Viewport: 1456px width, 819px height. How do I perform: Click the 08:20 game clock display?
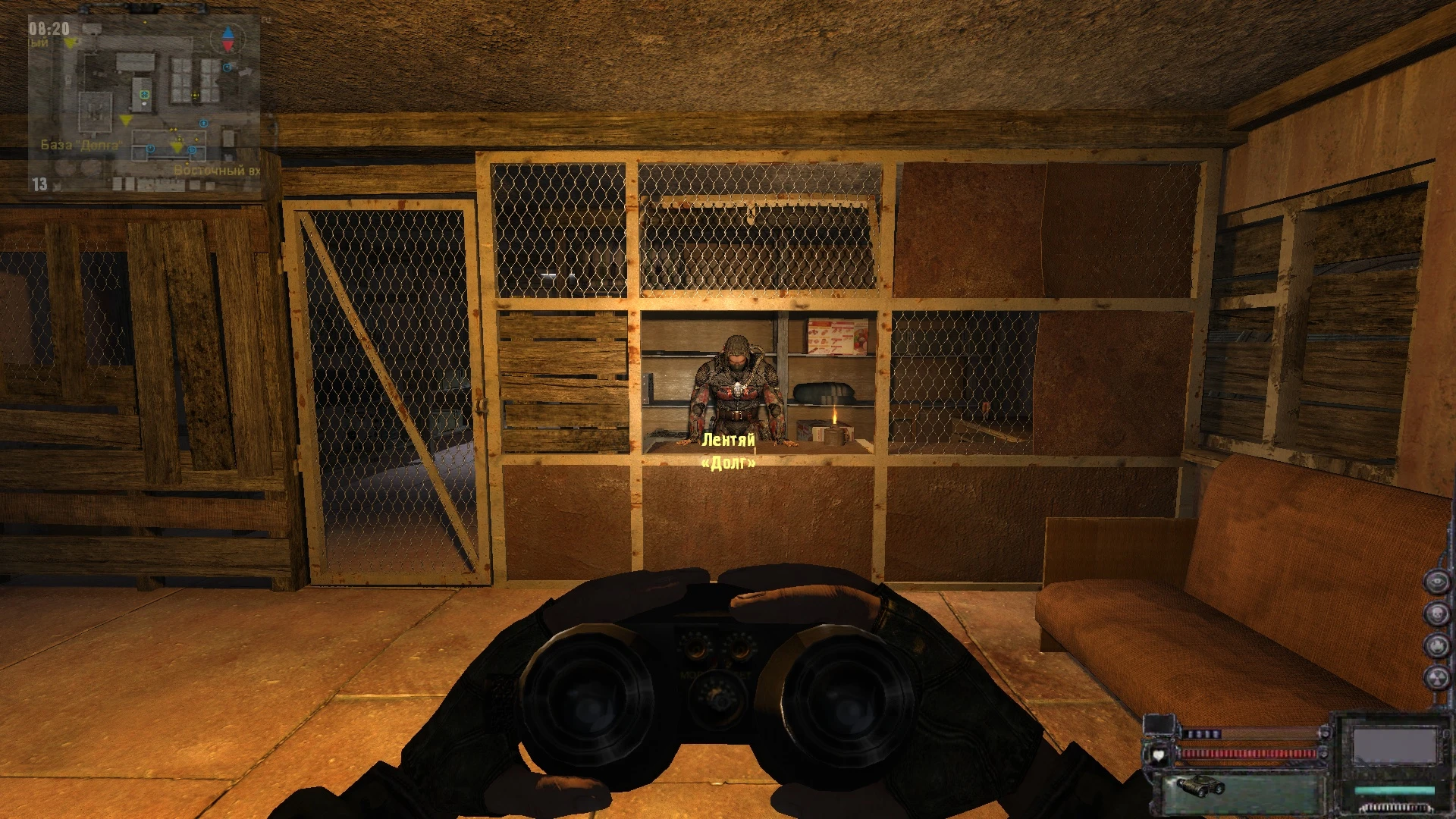tap(49, 27)
